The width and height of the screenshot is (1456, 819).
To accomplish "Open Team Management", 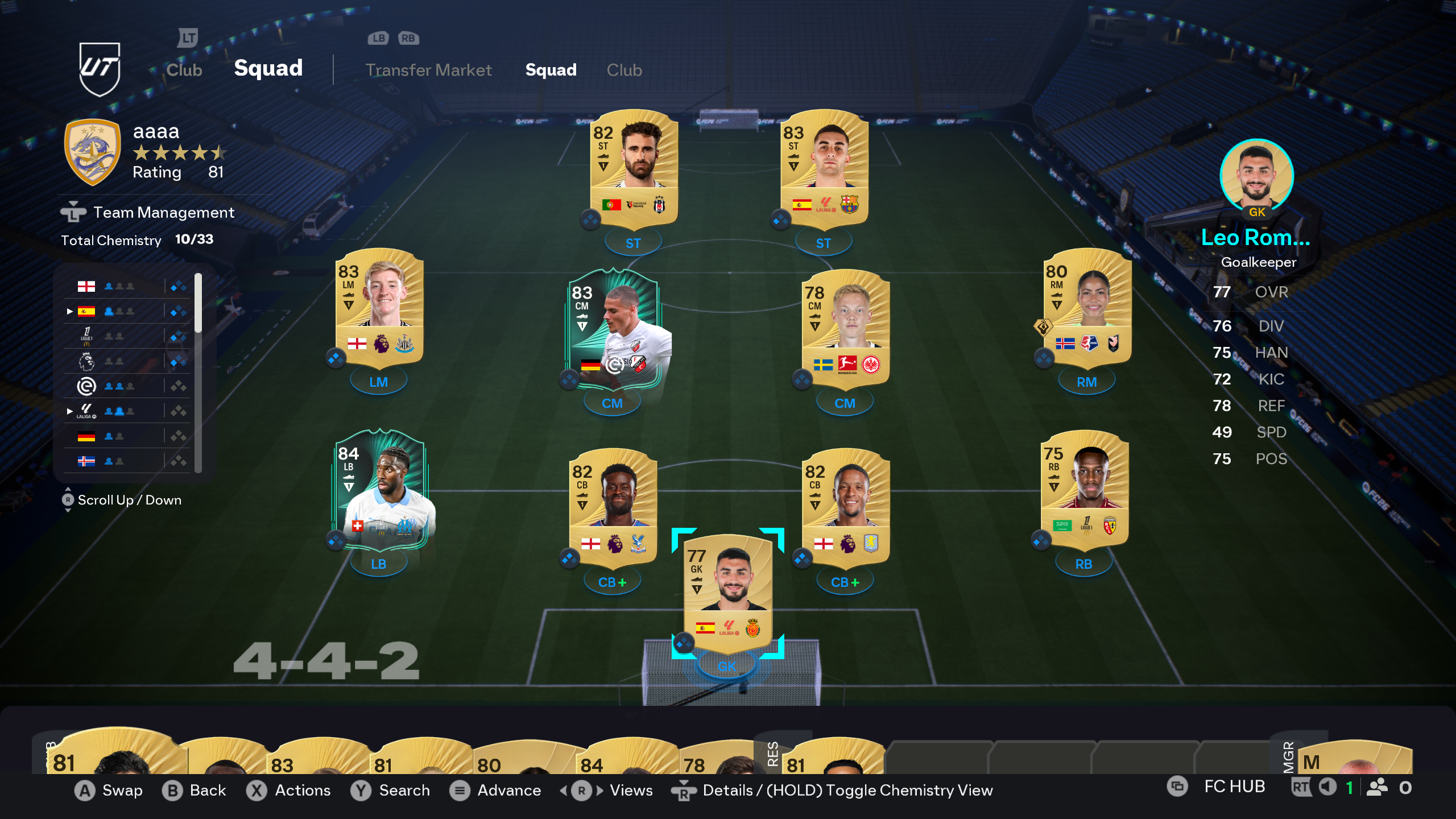I will (x=163, y=212).
